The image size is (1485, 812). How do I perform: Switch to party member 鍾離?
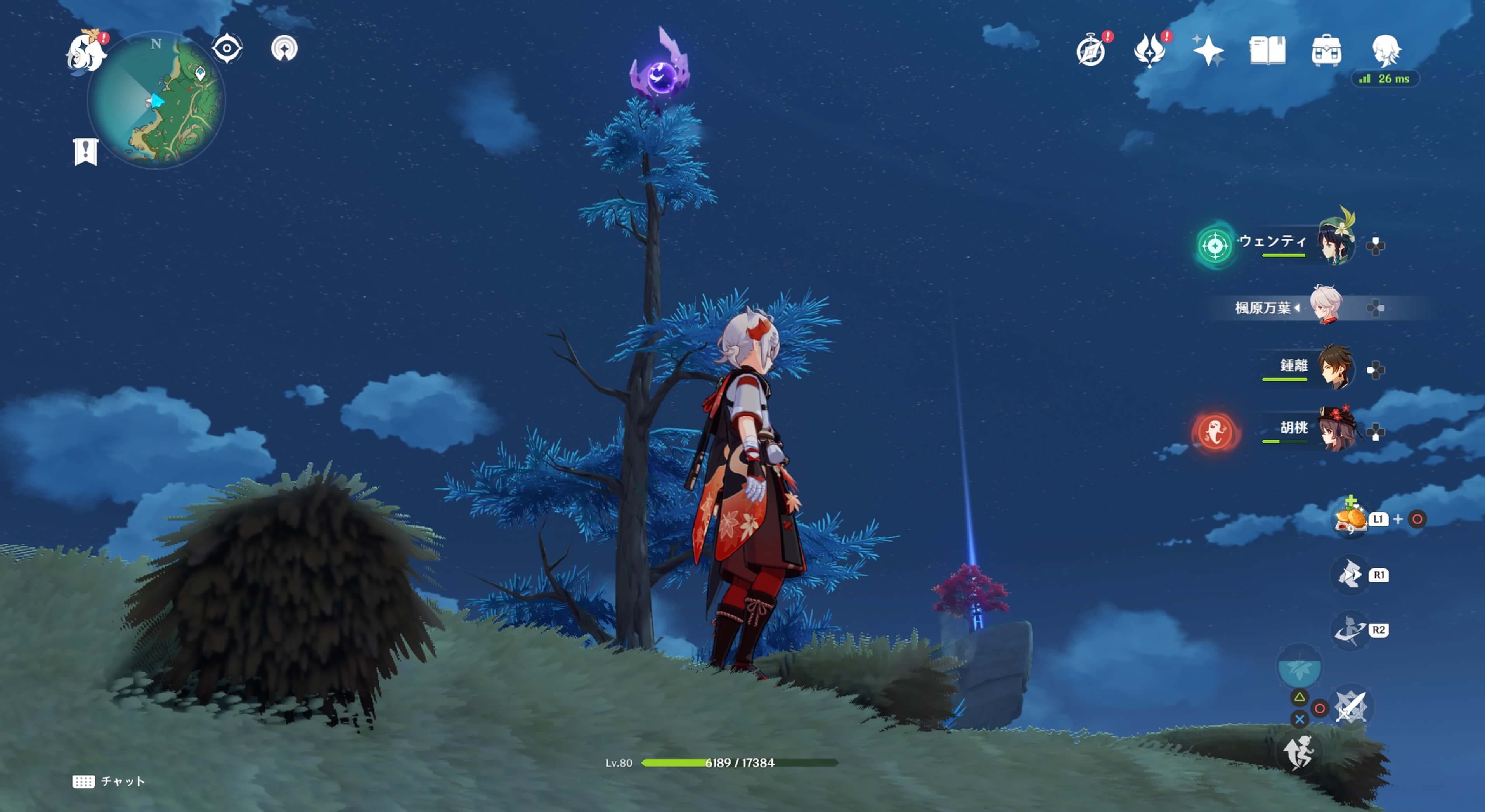coord(1335,368)
